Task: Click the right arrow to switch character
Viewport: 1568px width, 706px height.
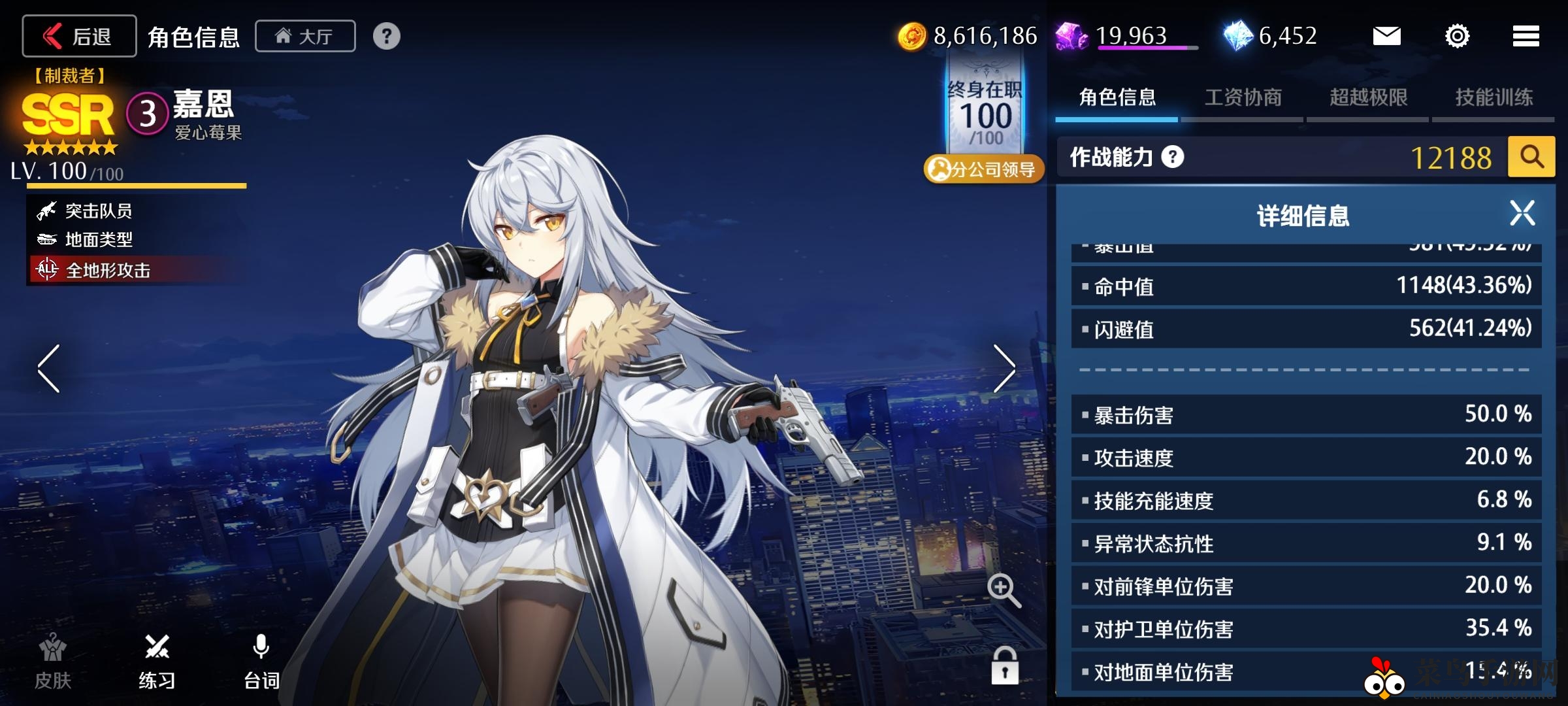Action: tap(1004, 369)
